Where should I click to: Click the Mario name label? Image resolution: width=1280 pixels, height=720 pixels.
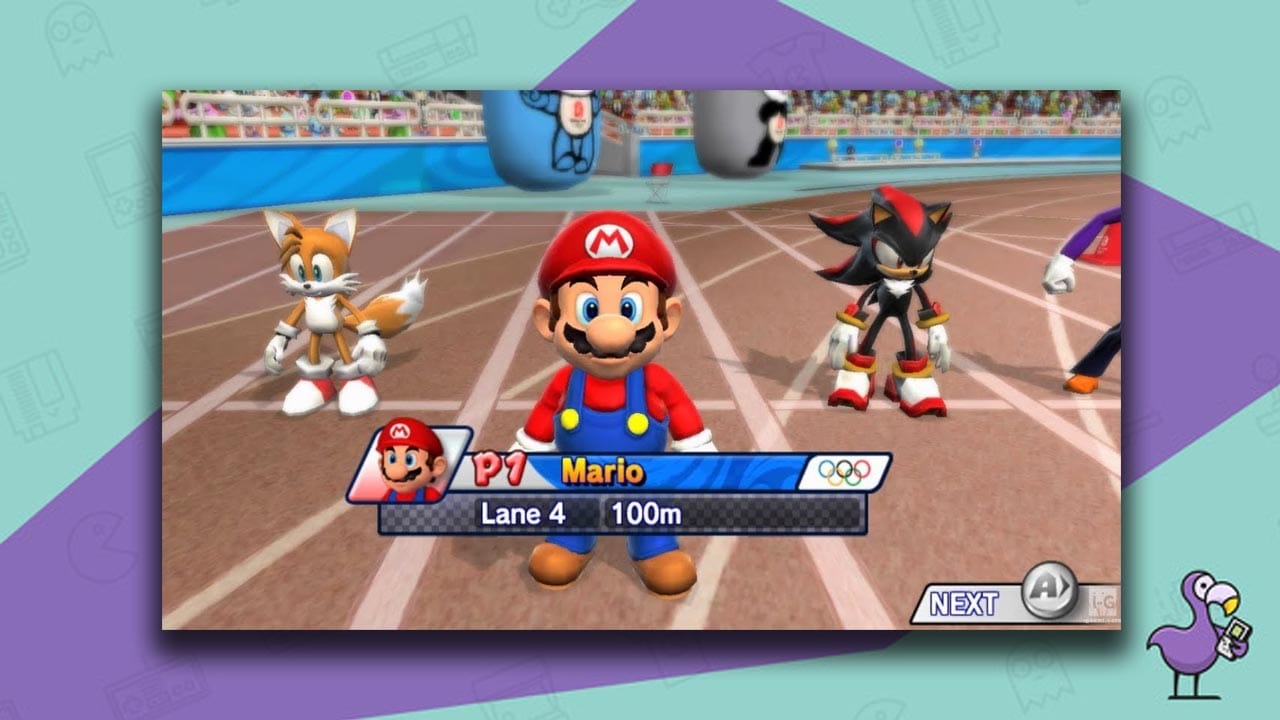click(603, 472)
